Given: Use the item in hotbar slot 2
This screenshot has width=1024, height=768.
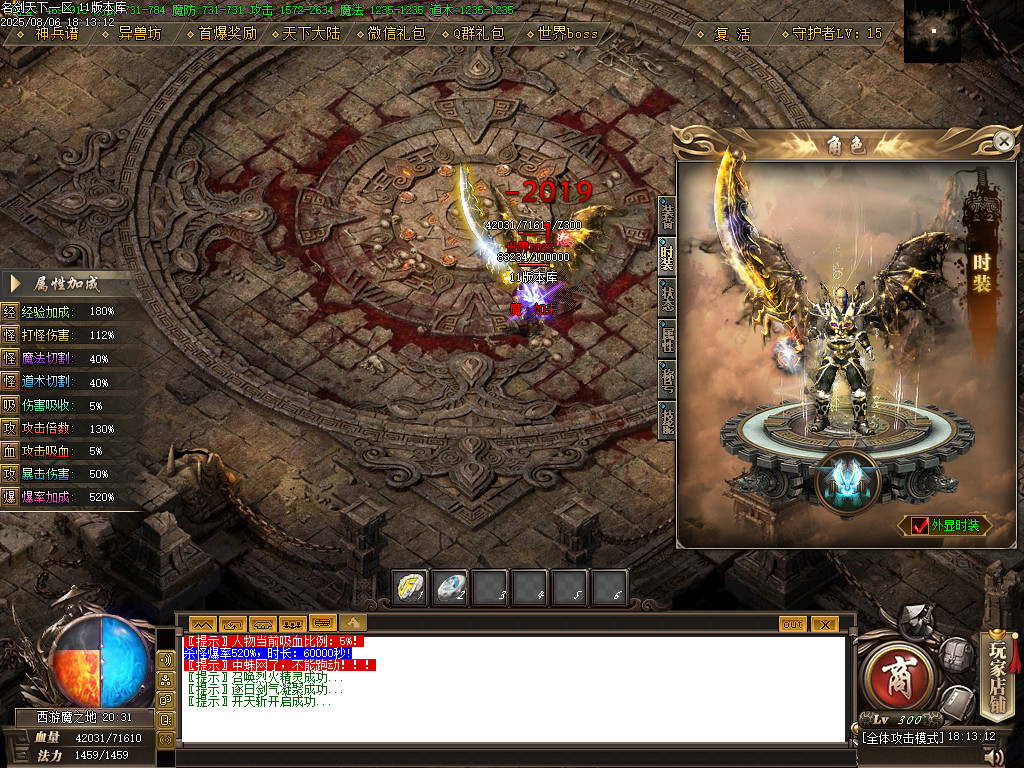Looking at the screenshot, I should tap(450, 587).
